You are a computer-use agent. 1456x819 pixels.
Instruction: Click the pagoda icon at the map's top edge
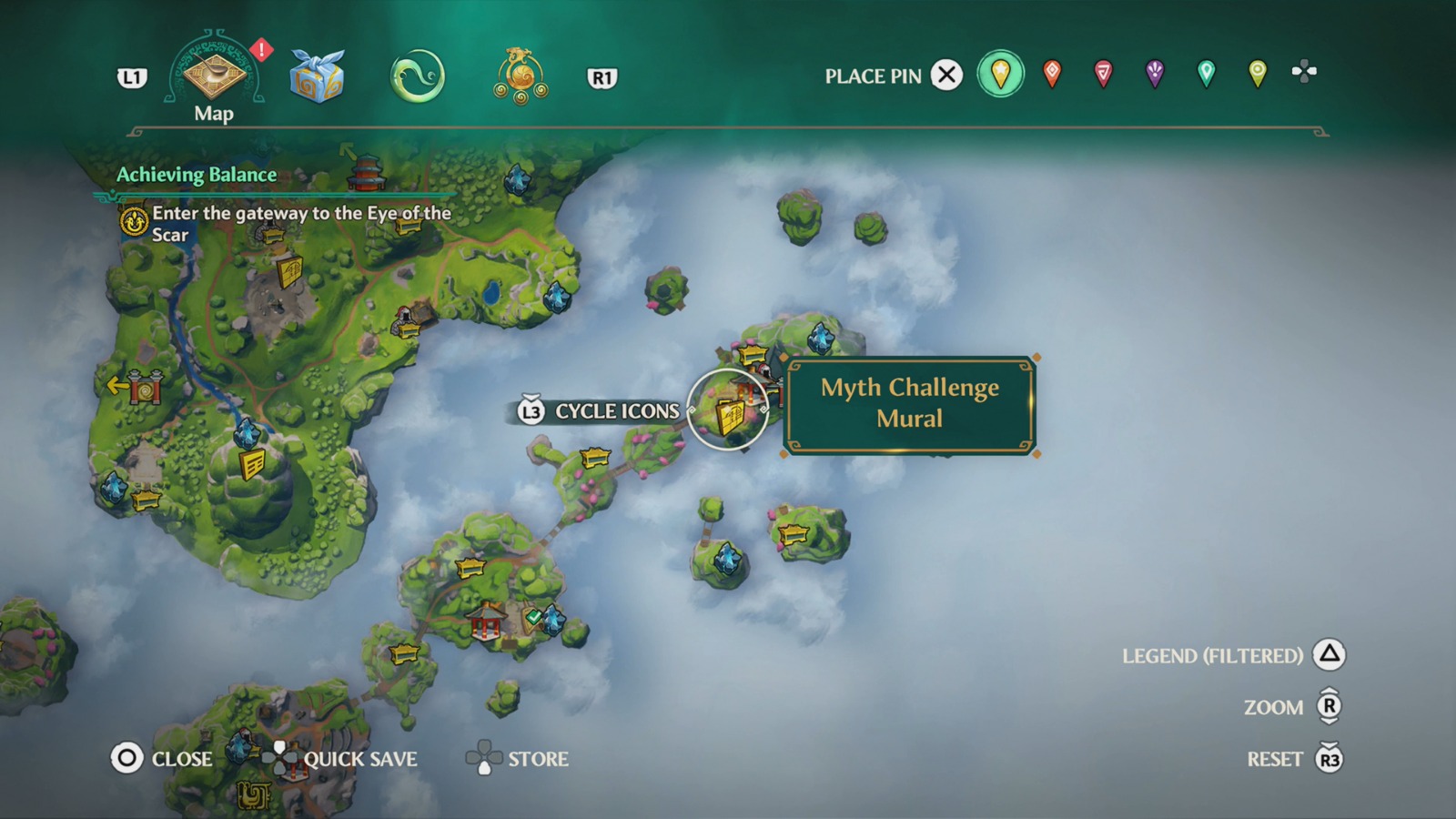coord(365,173)
